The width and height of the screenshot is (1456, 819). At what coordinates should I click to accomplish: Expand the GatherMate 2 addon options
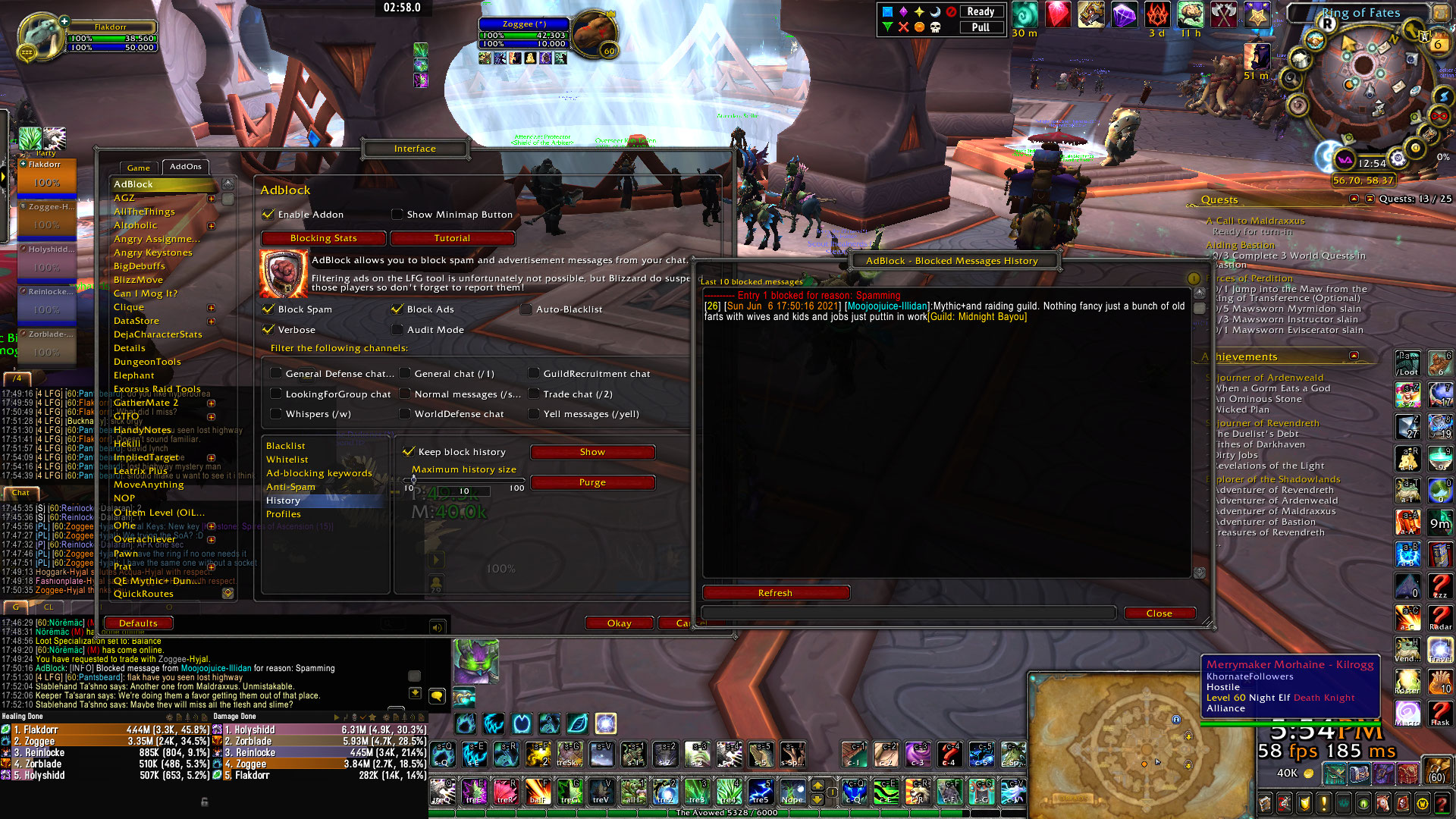[x=210, y=403]
